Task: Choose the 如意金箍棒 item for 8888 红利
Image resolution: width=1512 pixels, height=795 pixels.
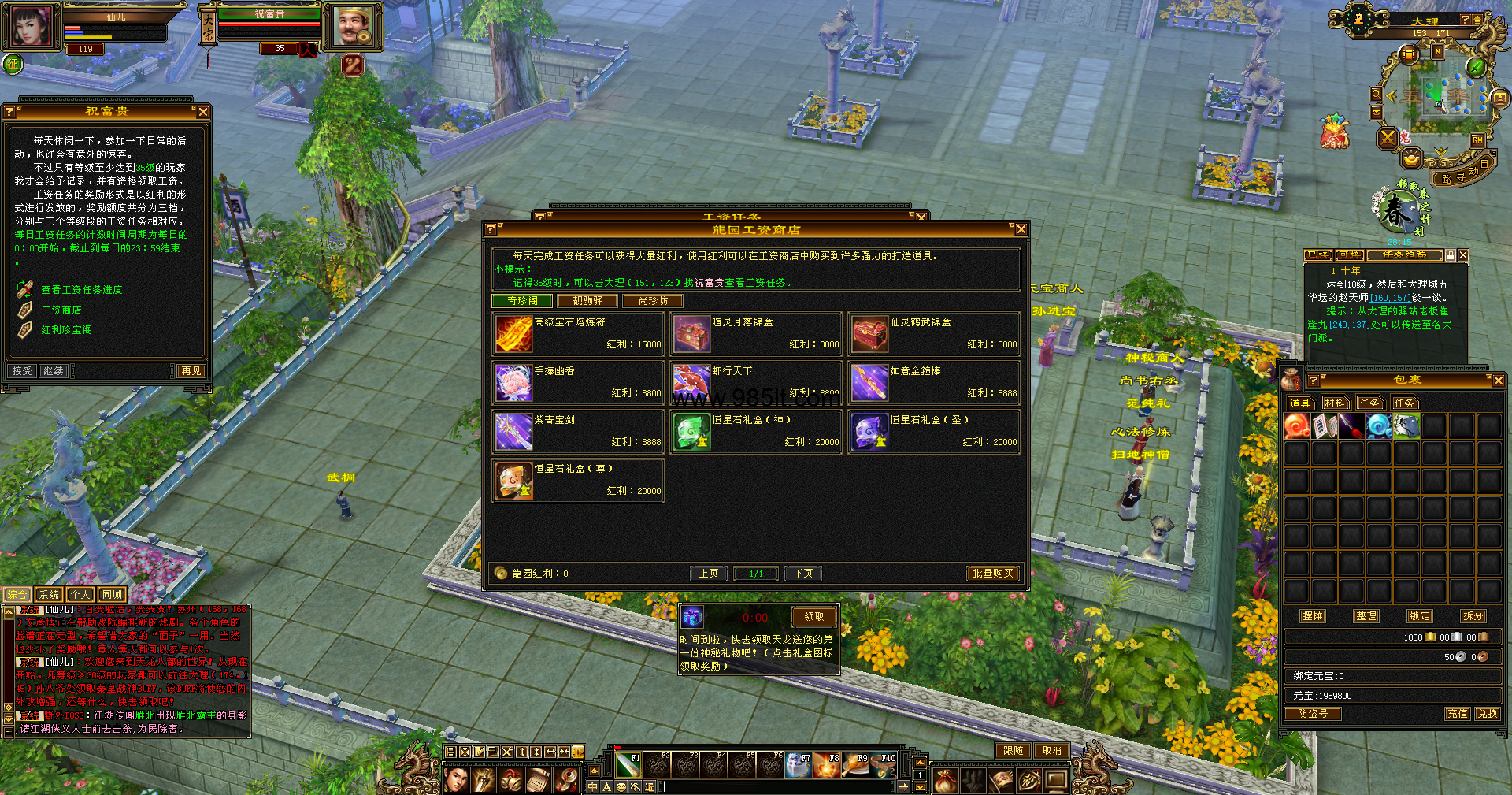Action: [934, 382]
